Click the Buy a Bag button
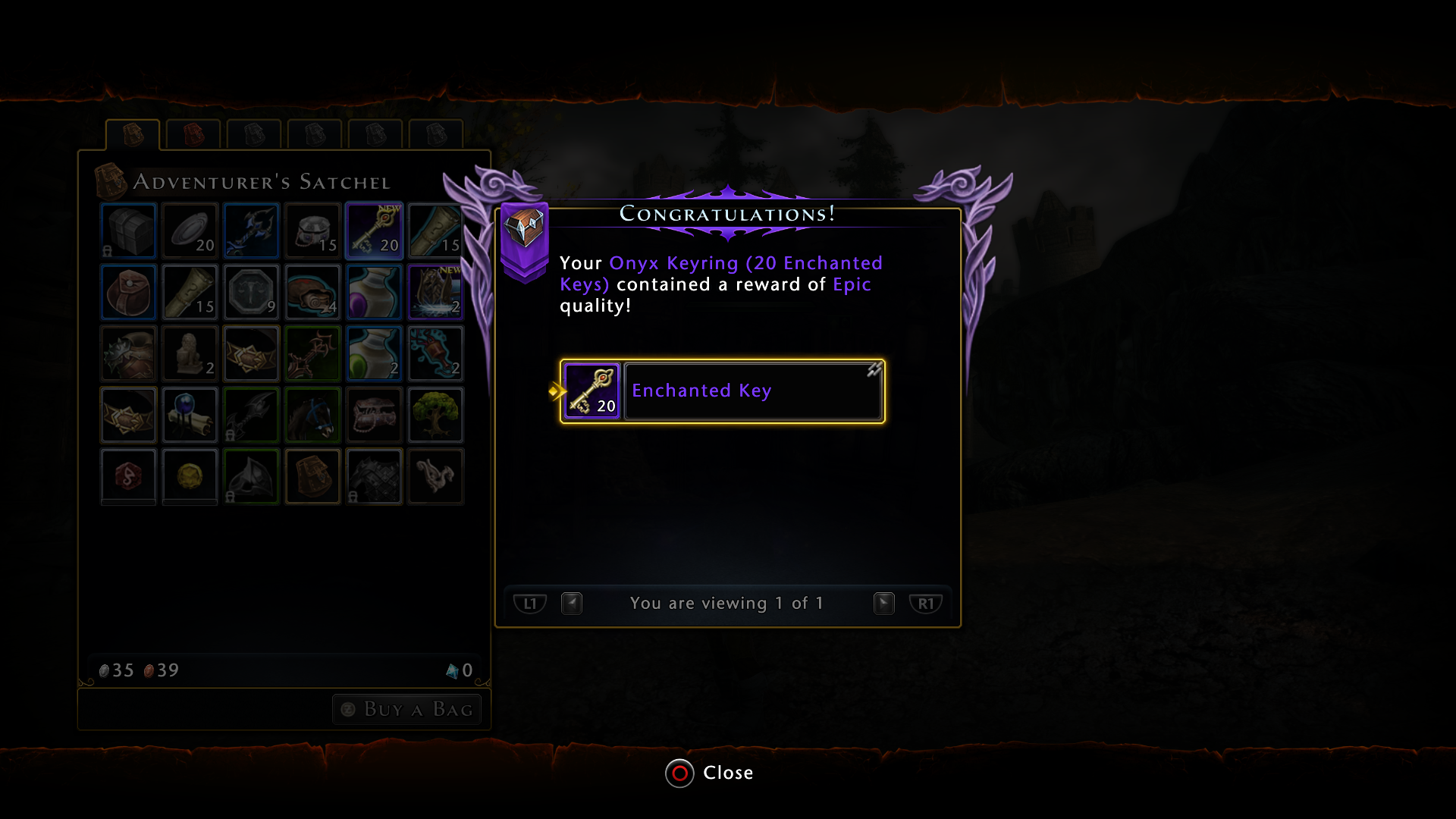 (406, 709)
